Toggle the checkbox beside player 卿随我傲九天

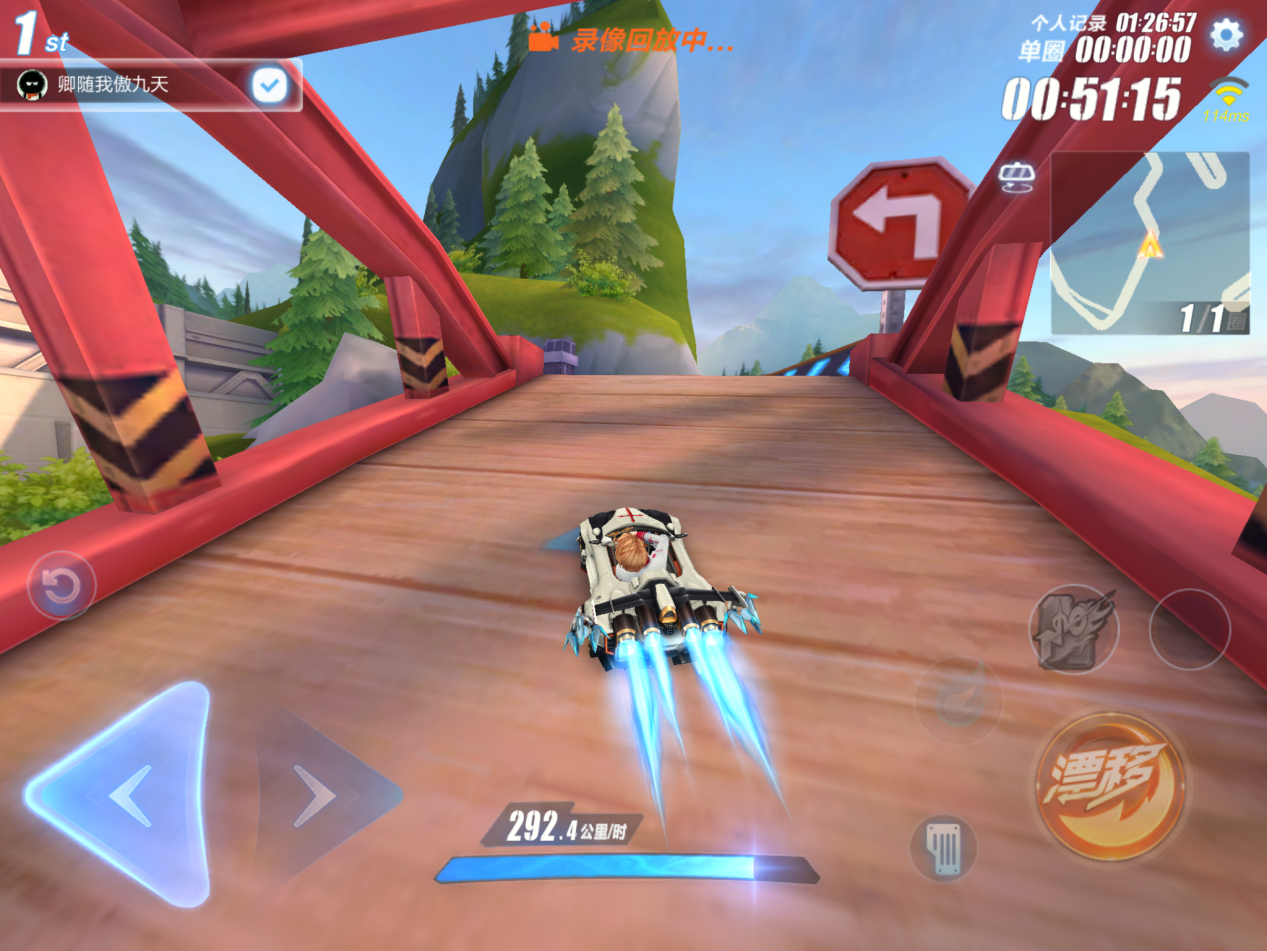269,85
